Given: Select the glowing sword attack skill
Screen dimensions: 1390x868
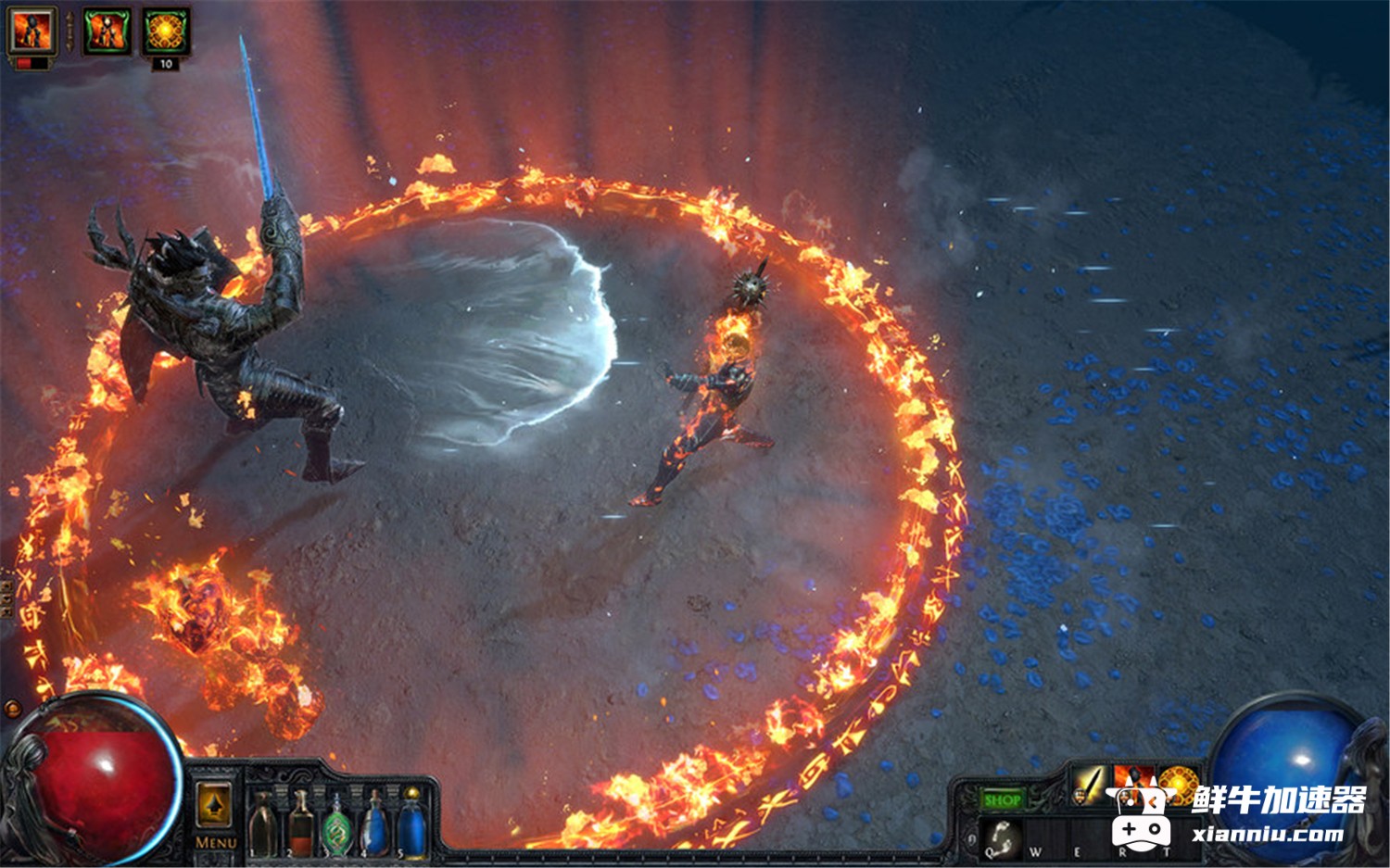Looking at the screenshot, I should 1090,784.
